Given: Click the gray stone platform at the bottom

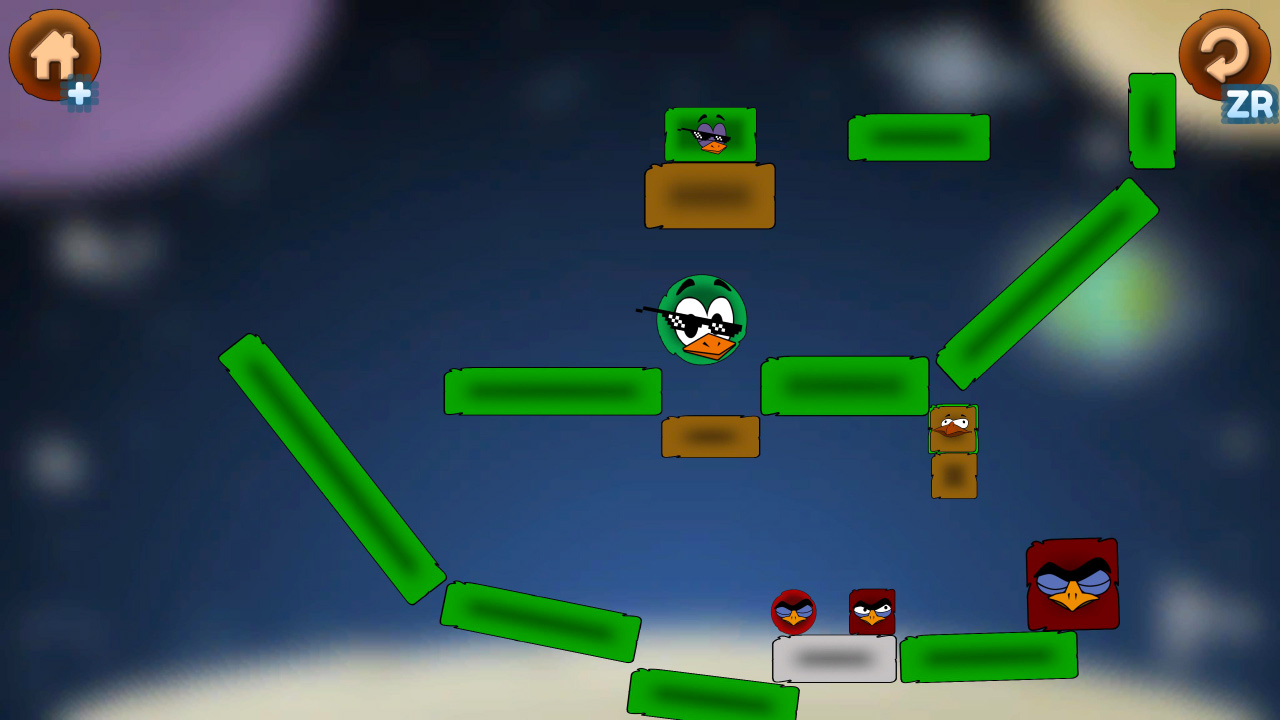Looking at the screenshot, I should tap(833, 658).
